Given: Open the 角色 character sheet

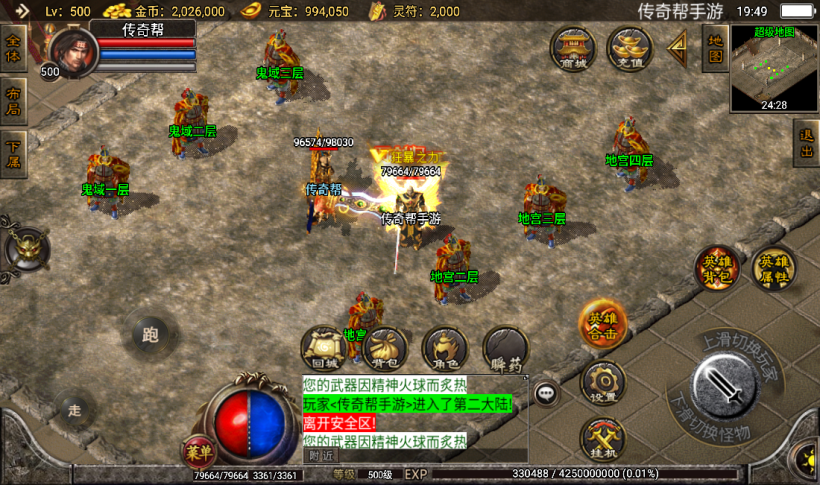Looking at the screenshot, I should (x=445, y=349).
